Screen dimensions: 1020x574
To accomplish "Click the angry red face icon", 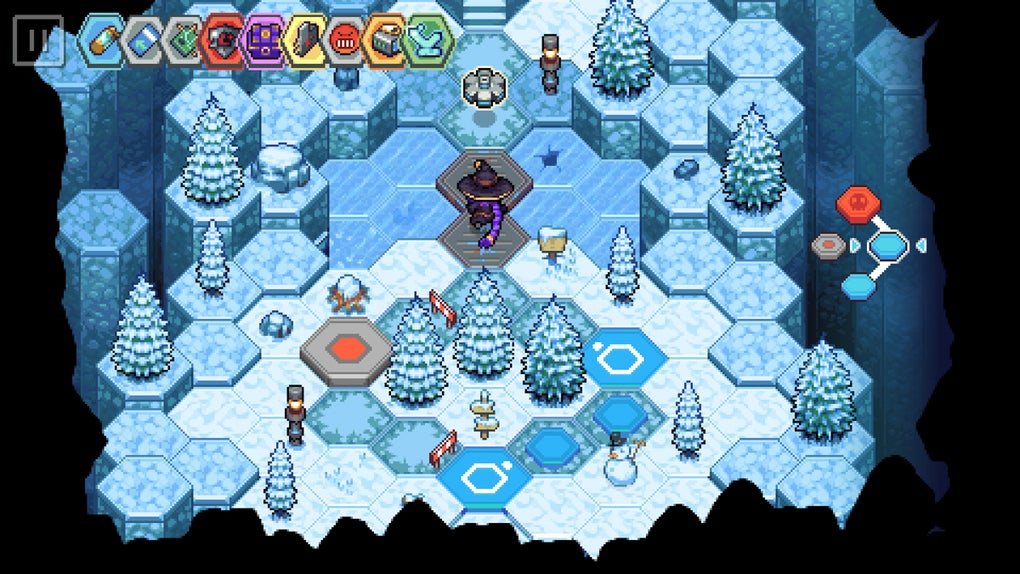I will (x=347, y=41).
